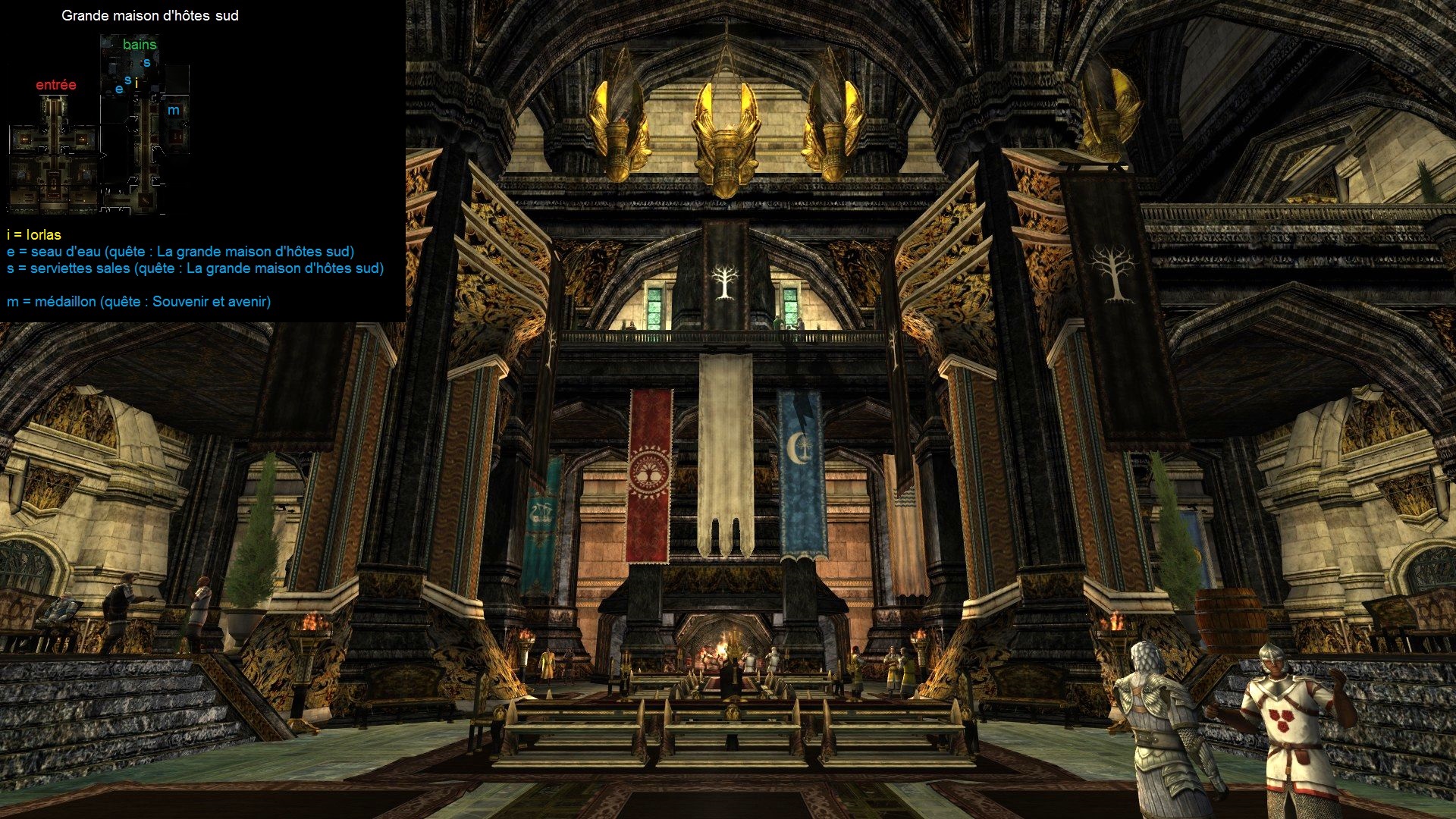Select the "seau d'eau" legend entry

[180, 252]
